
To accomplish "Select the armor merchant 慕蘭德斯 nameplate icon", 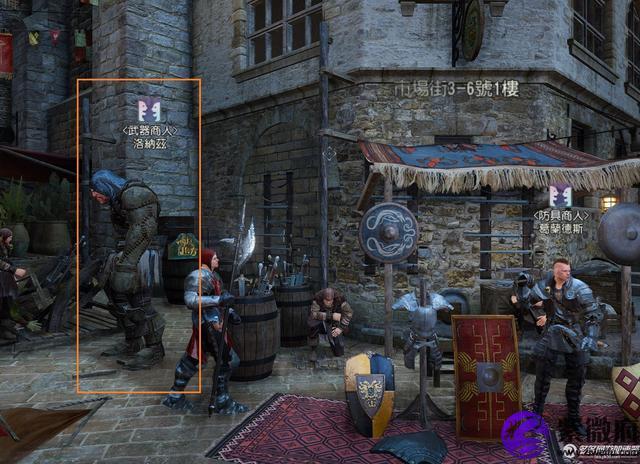I will pyautogui.click(x=560, y=196).
